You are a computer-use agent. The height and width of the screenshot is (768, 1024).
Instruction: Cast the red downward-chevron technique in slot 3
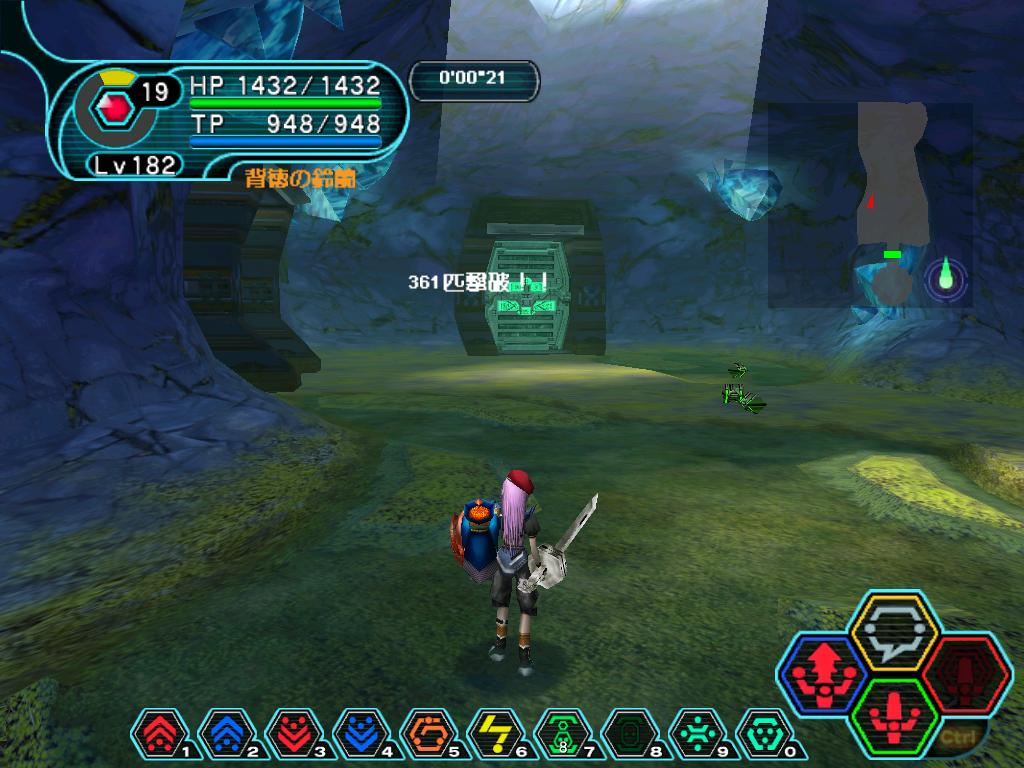coord(292,736)
